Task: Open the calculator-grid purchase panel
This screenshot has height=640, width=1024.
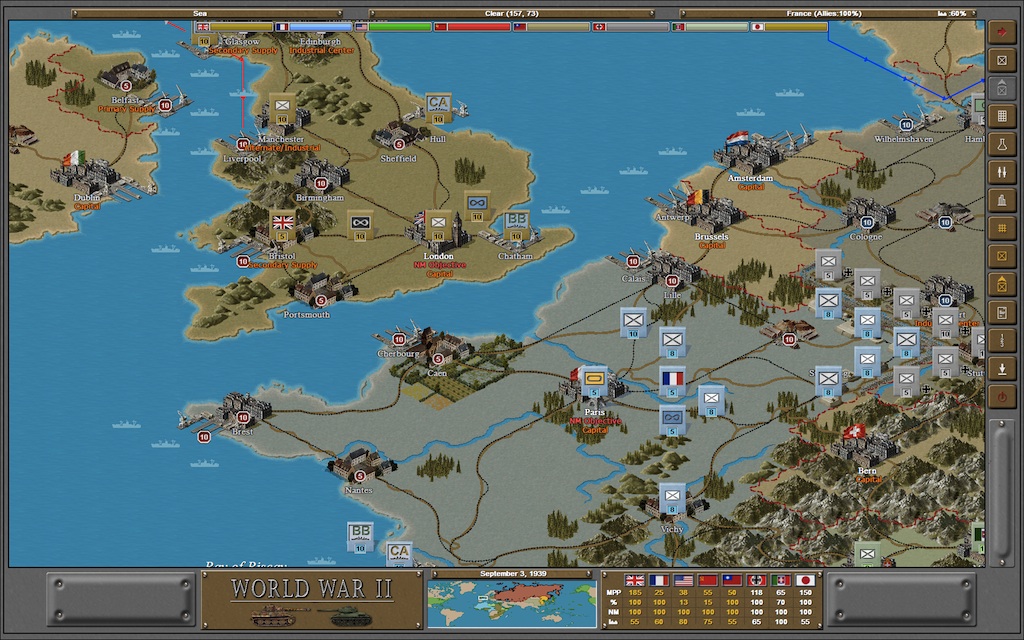Action: 1001,116
